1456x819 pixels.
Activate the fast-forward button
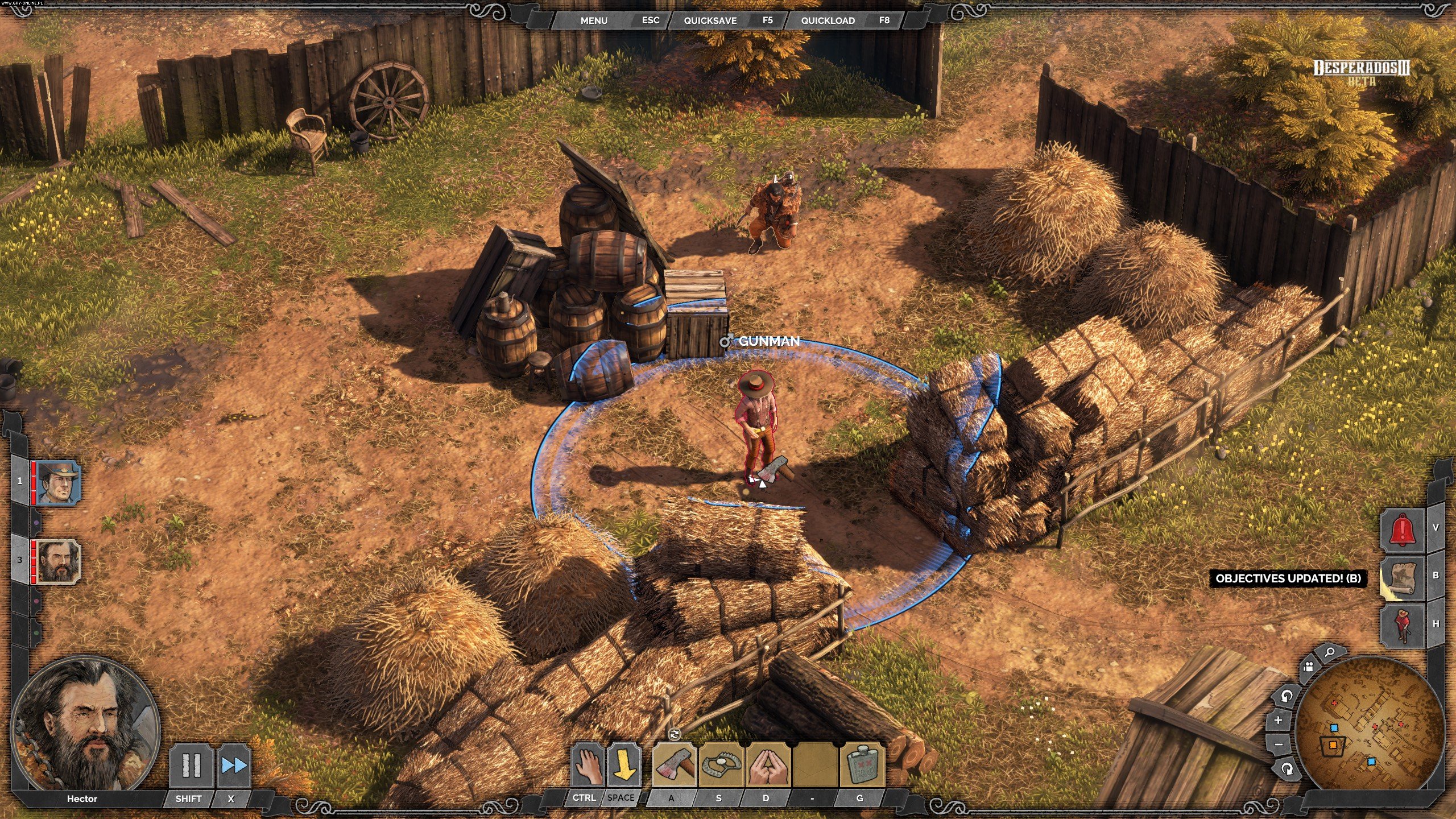tap(234, 766)
